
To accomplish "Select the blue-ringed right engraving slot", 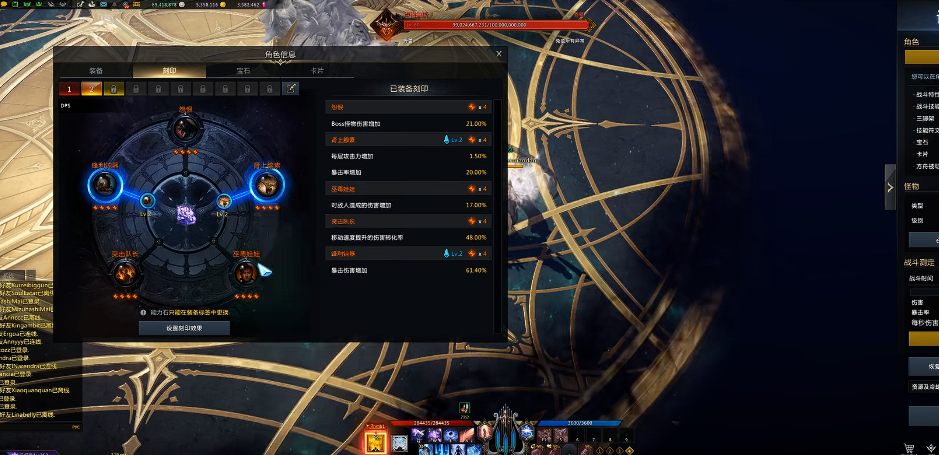I will pyautogui.click(x=267, y=184).
